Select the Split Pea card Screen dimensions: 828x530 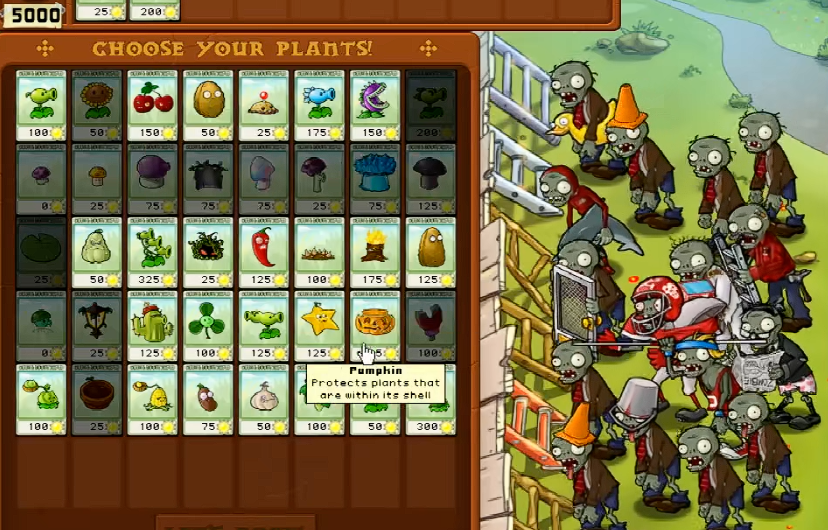tap(264, 326)
